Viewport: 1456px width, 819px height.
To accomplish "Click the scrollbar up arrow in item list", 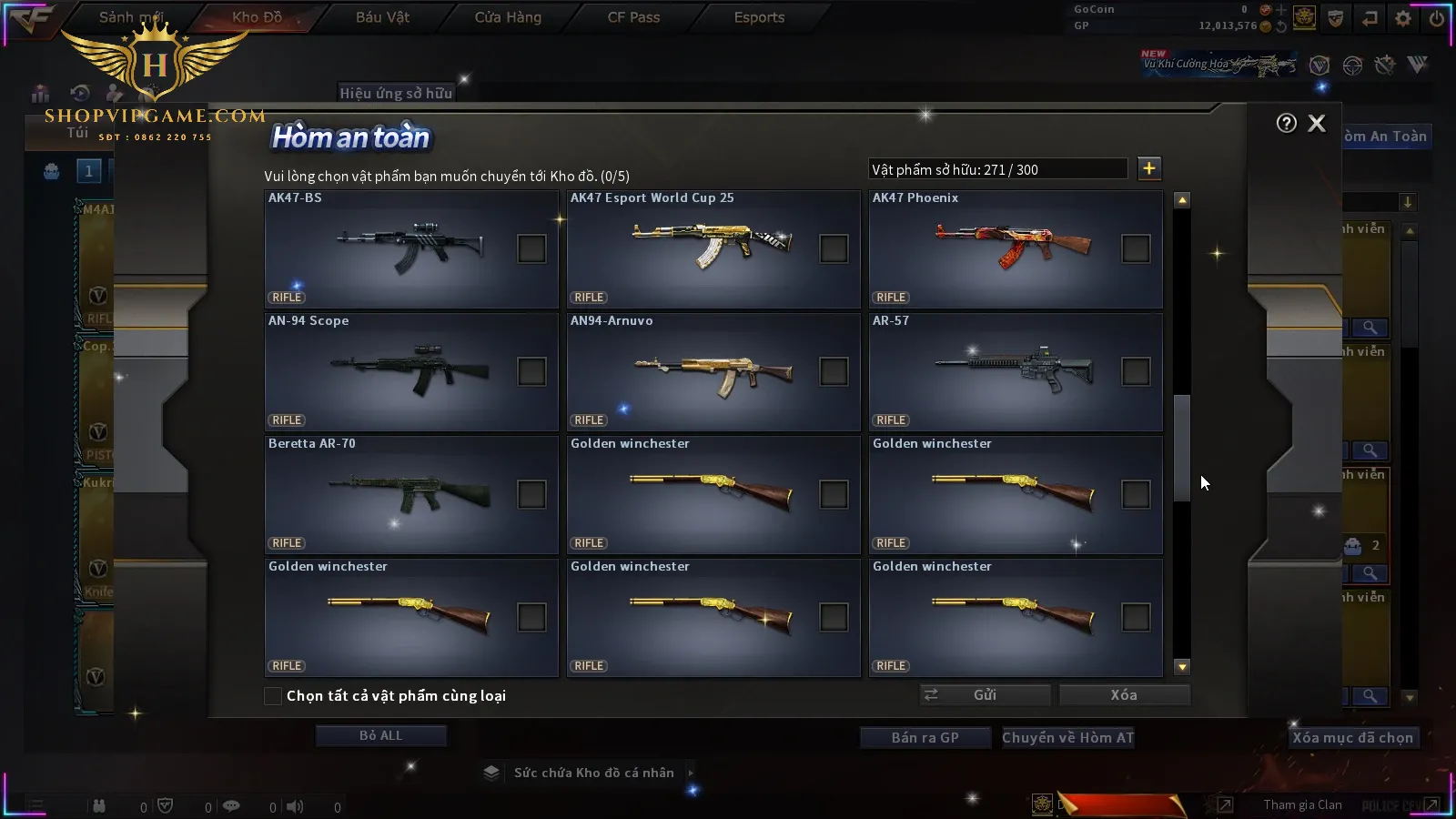I will point(1182,200).
